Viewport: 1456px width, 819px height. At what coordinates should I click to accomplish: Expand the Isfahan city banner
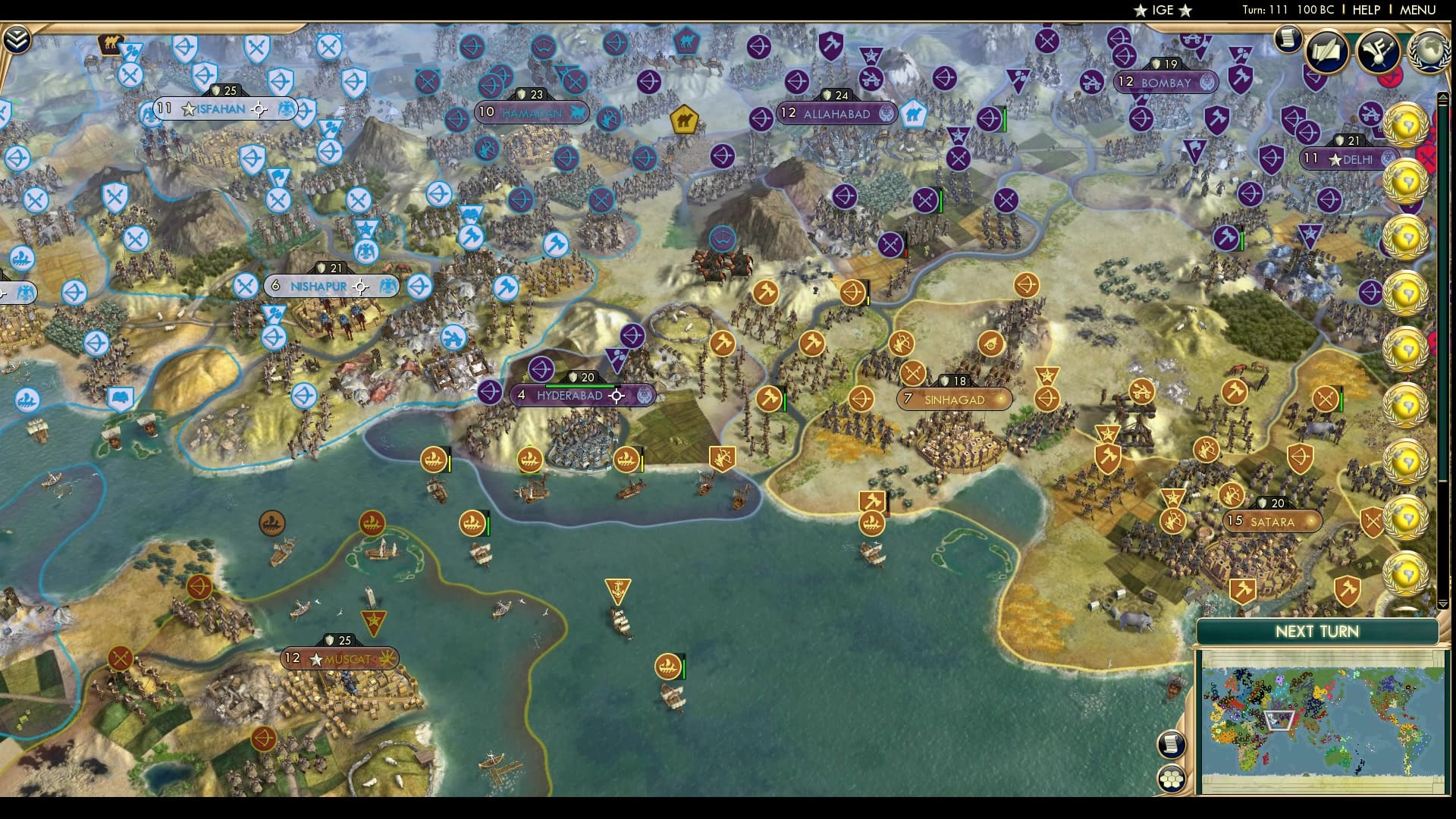point(220,109)
